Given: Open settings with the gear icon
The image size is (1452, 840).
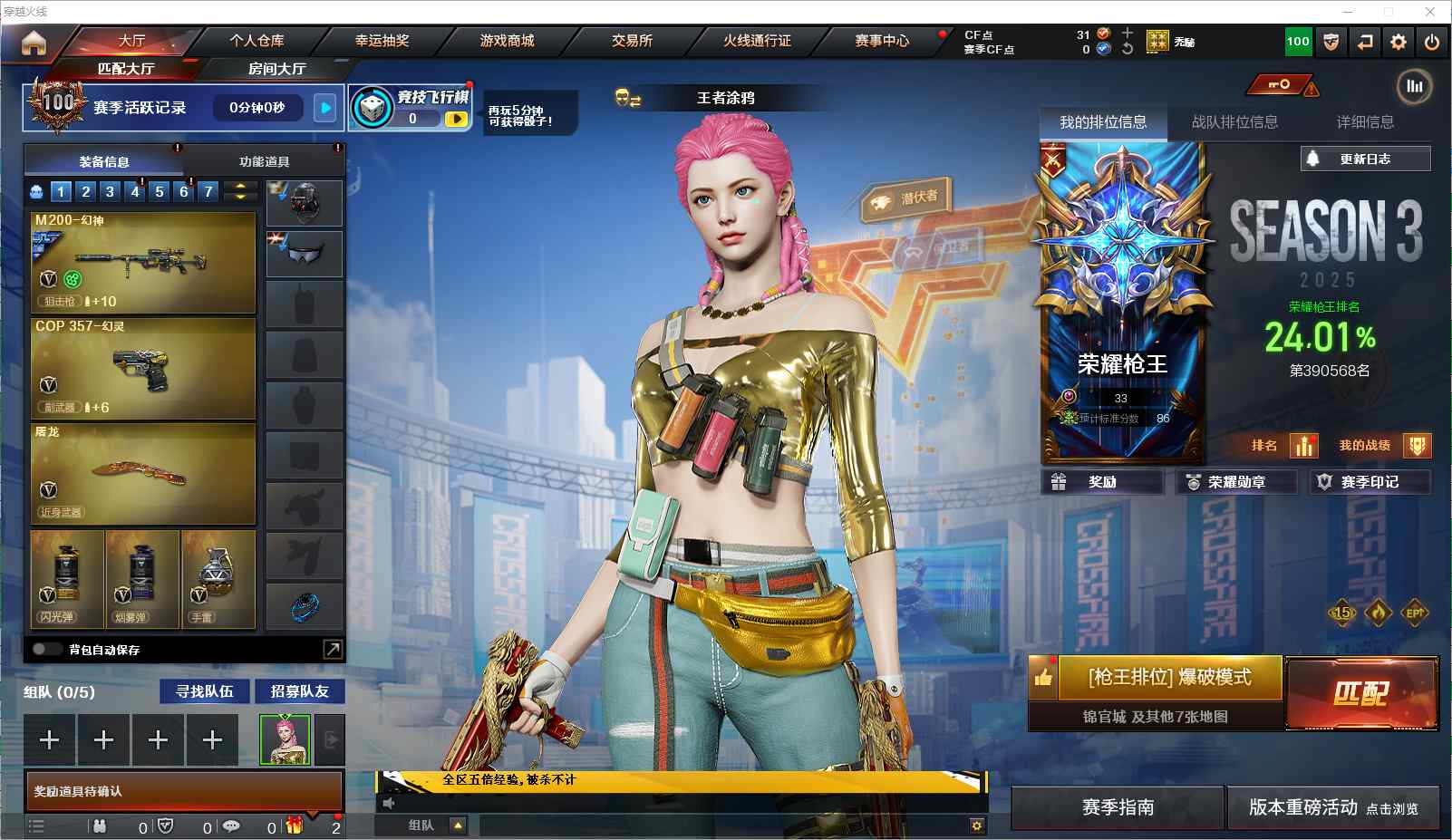Looking at the screenshot, I should pyautogui.click(x=1399, y=42).
